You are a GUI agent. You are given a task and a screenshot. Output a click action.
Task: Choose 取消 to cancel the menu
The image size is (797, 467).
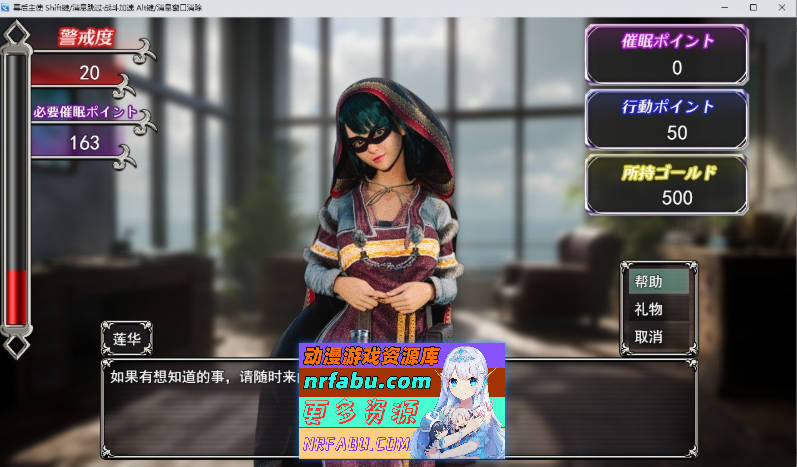coord(657,337)
